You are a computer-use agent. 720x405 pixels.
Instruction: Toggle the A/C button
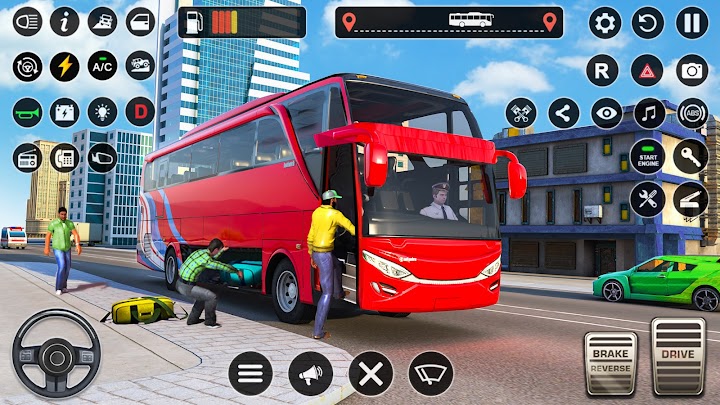pyautogui.click(x=102, y=66)
